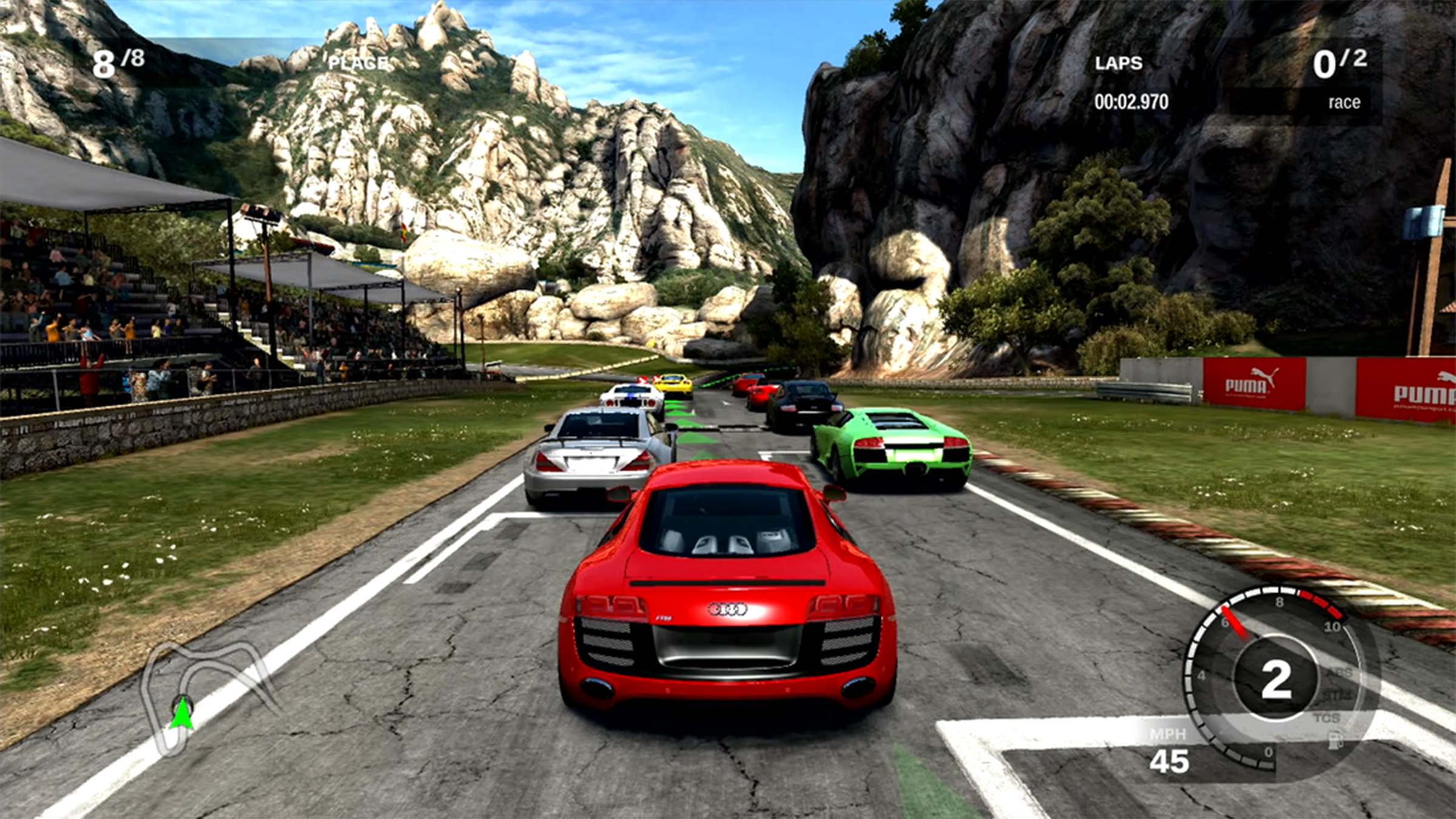Click the tachometer gear dial

(1275, 678)
